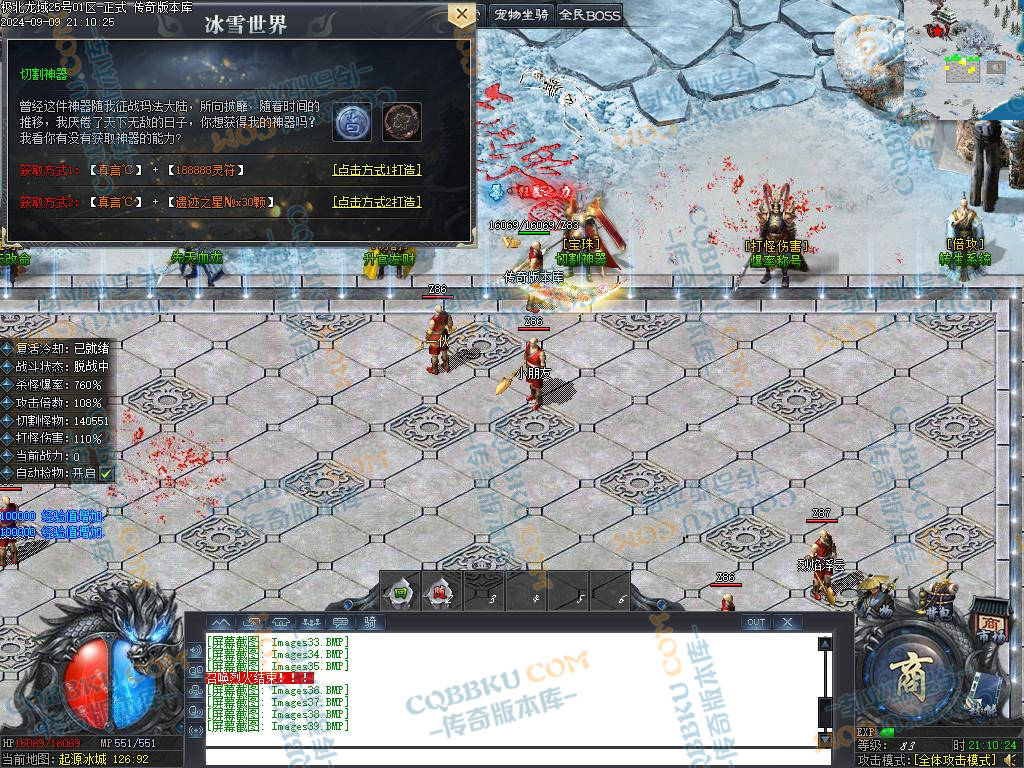This screenshot has height=768, width=1024.
Task: Use the red item in hotbar slot two
Action: tap(440, 592)
